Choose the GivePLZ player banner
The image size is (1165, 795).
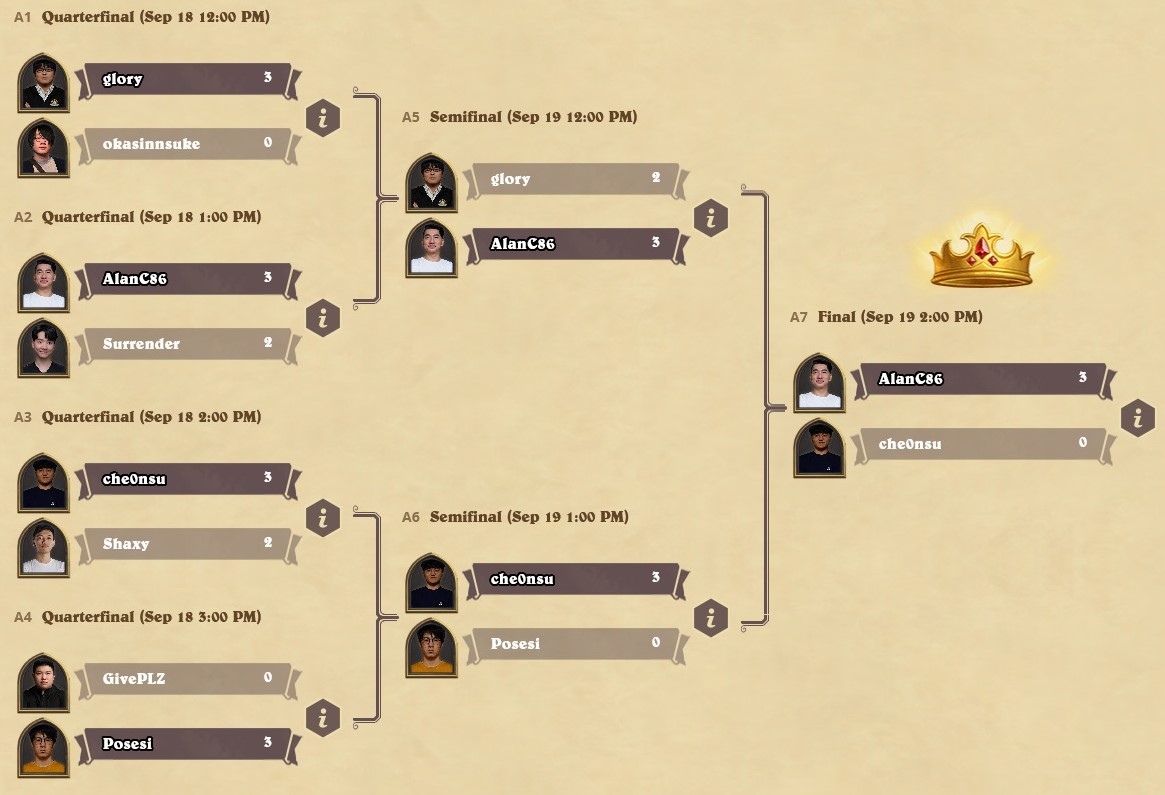[x=185, y=679]
